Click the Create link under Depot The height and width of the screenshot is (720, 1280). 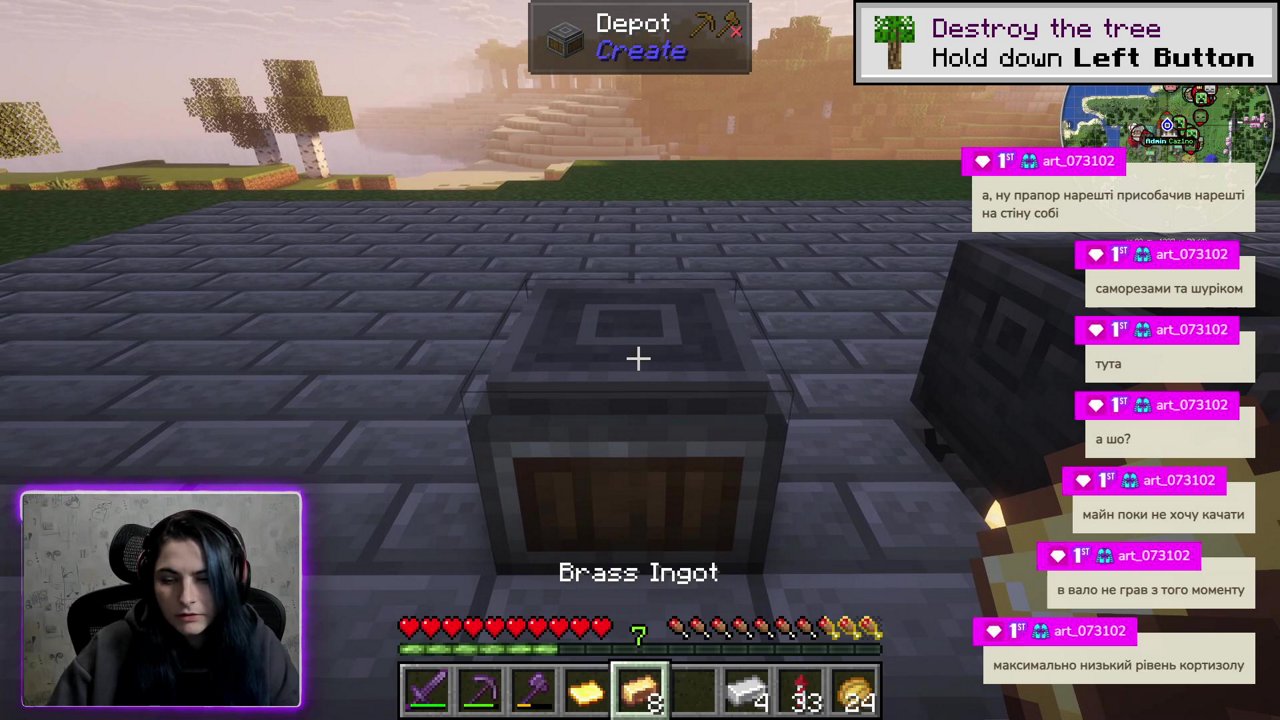640,51
